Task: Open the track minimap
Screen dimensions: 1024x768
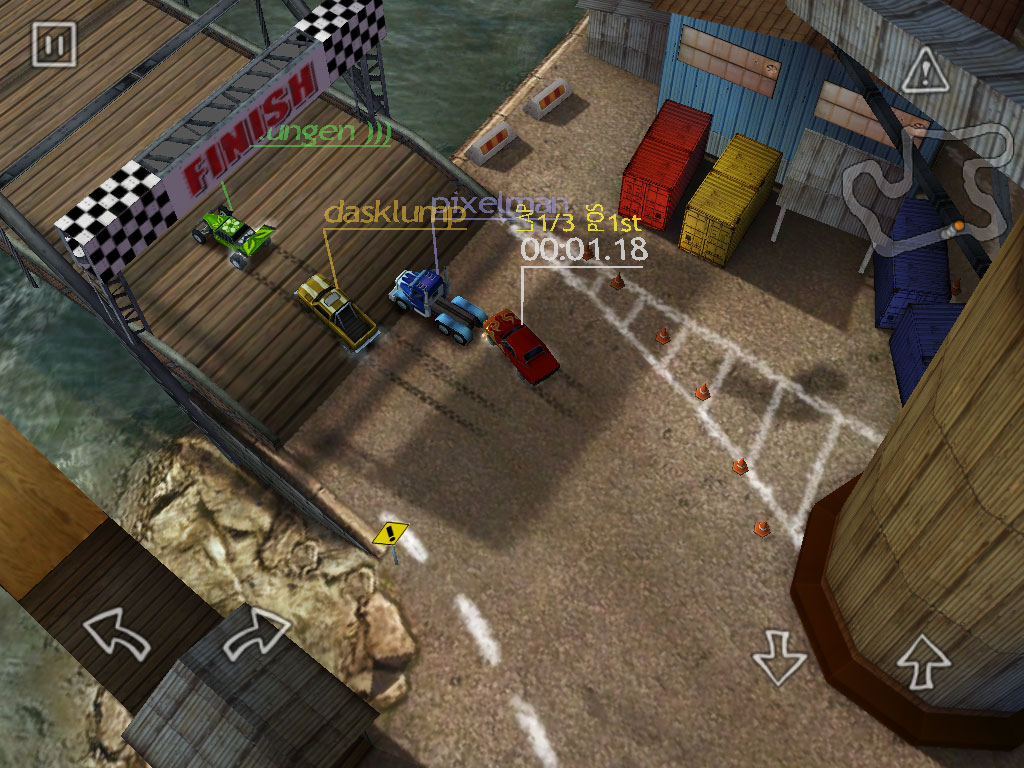Action: [926, 185]
